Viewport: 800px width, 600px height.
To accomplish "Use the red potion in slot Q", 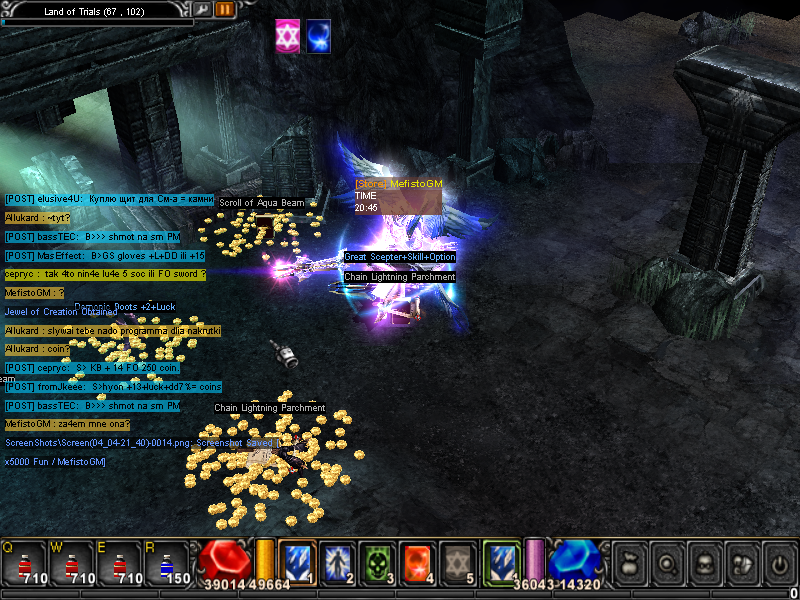I will (x=24, y=563).
